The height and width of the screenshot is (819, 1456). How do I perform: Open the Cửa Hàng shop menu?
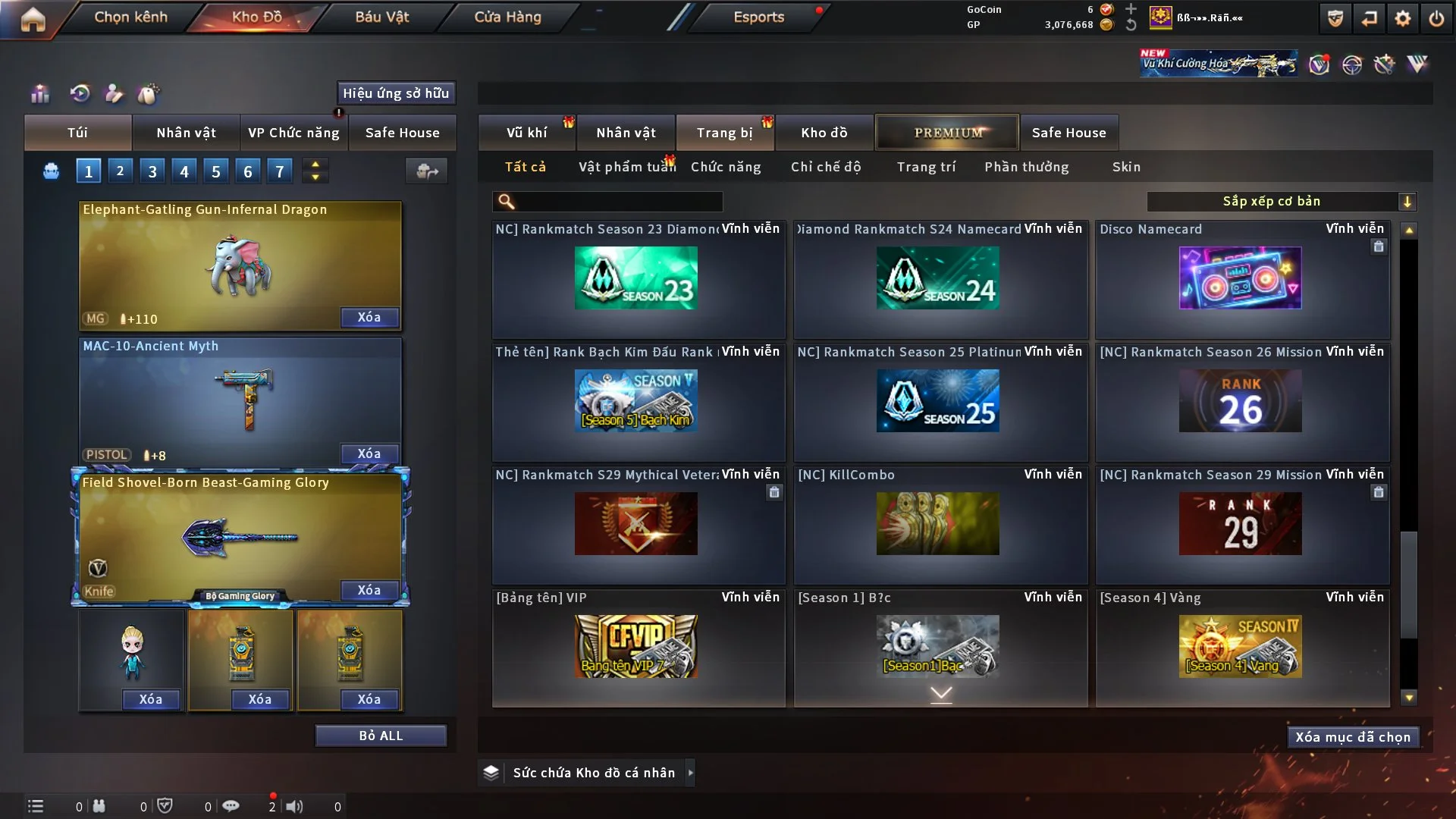(507, 17)
